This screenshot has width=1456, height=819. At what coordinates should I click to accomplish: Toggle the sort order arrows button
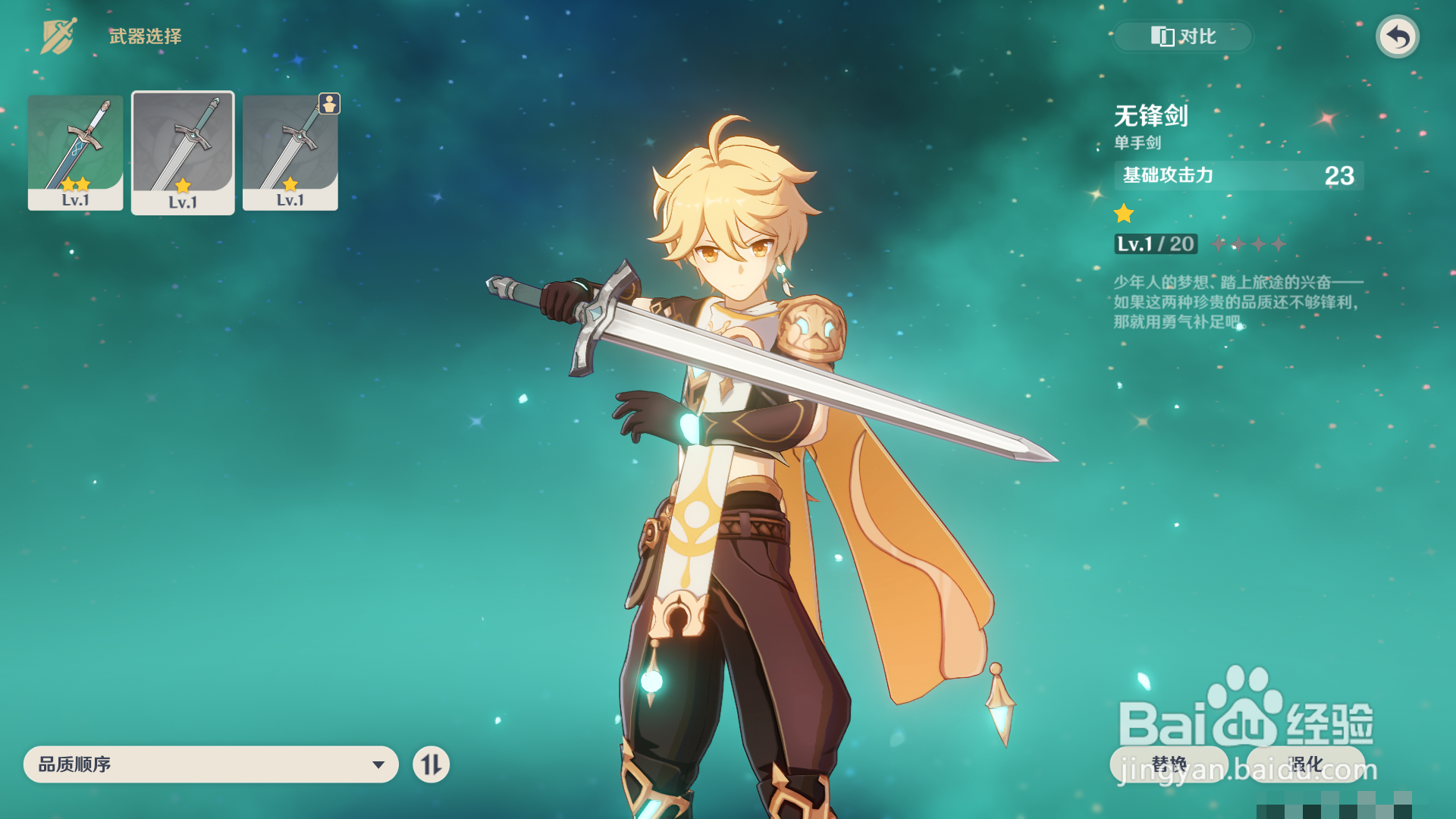tap(431, 764)
